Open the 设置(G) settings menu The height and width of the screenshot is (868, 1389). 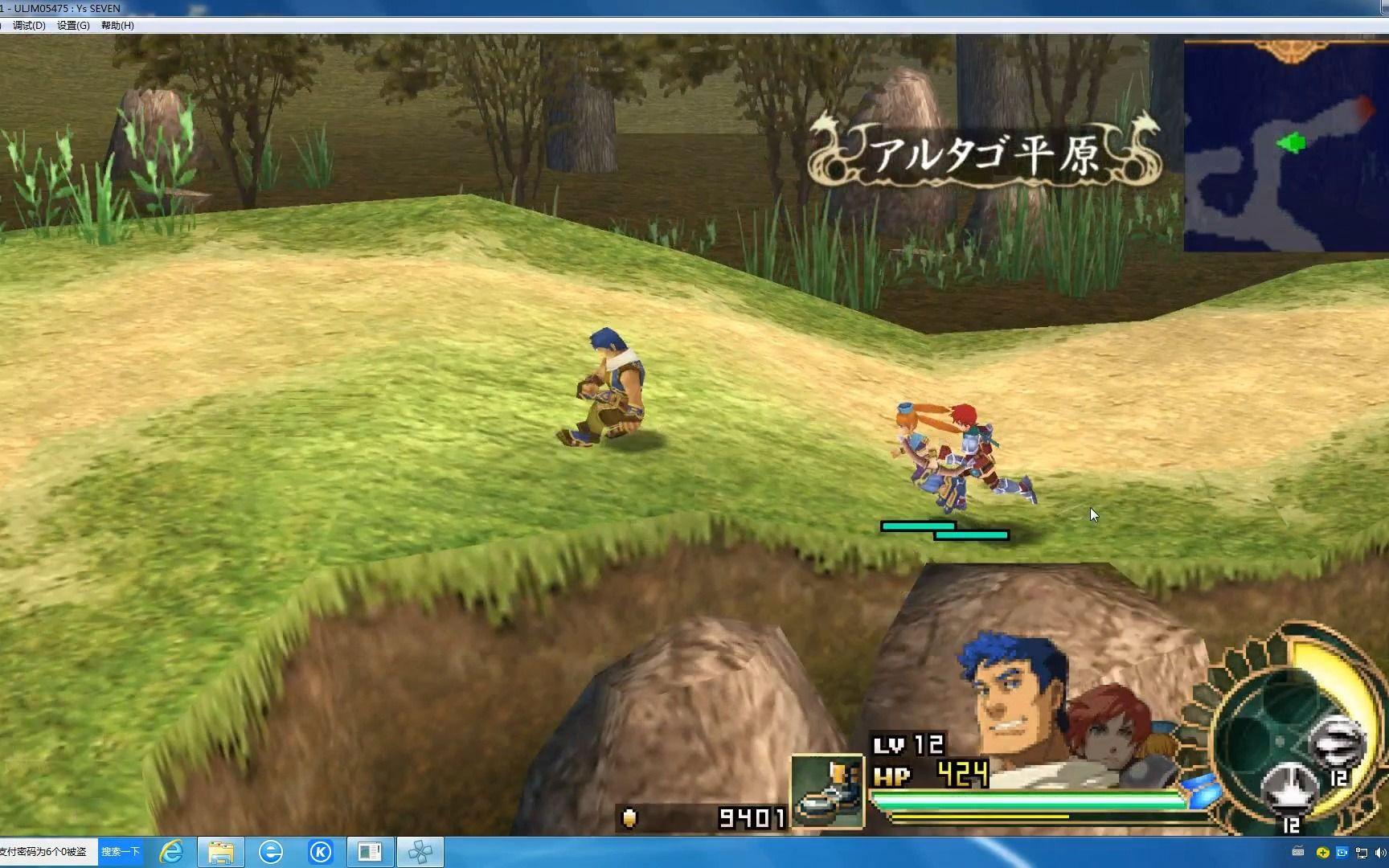click(75, 25)
